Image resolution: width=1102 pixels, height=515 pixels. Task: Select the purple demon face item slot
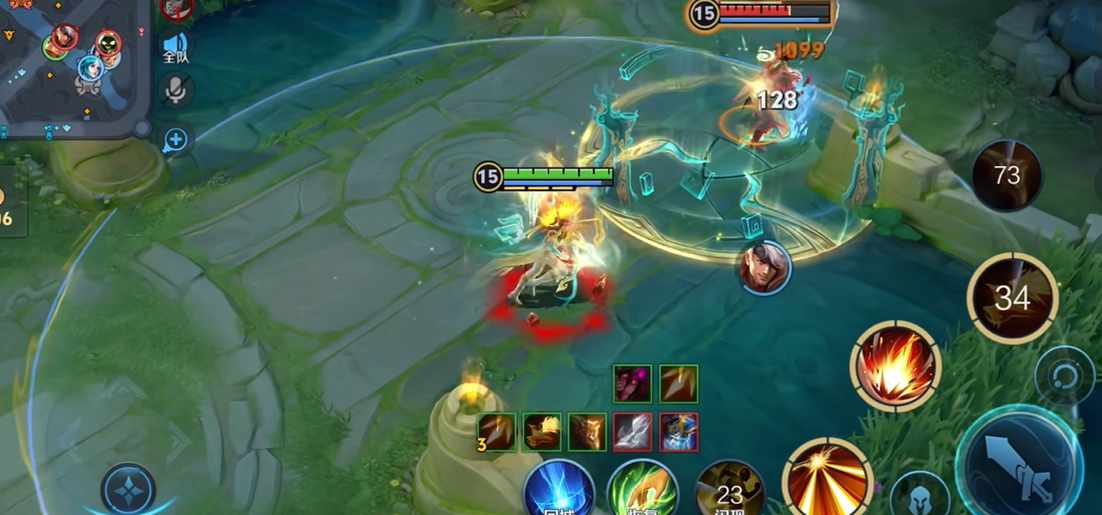tap(633, 383)
